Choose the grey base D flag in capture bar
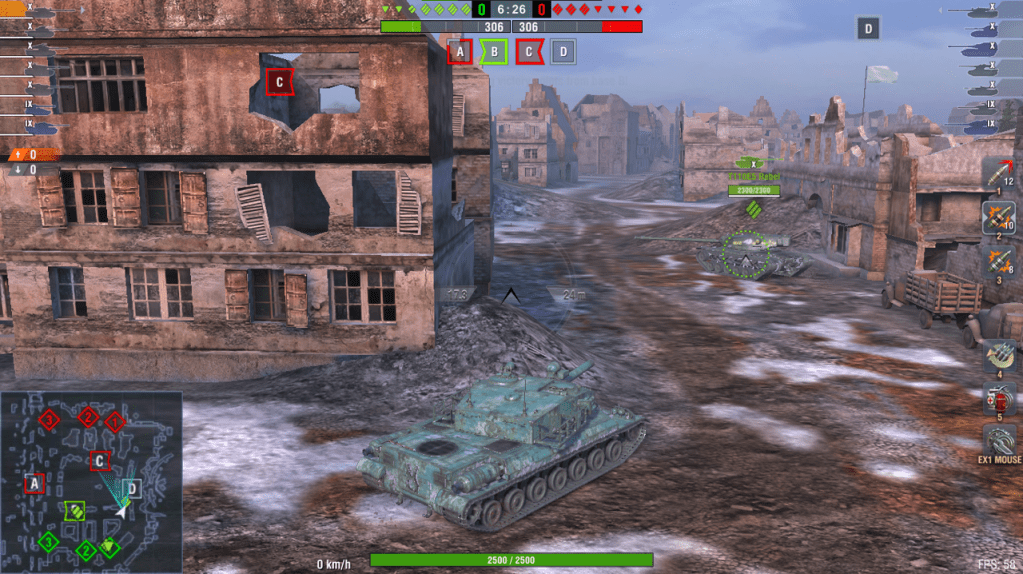Image resolution: width=1023 pixels, height=574 pixels. (563, 52)
